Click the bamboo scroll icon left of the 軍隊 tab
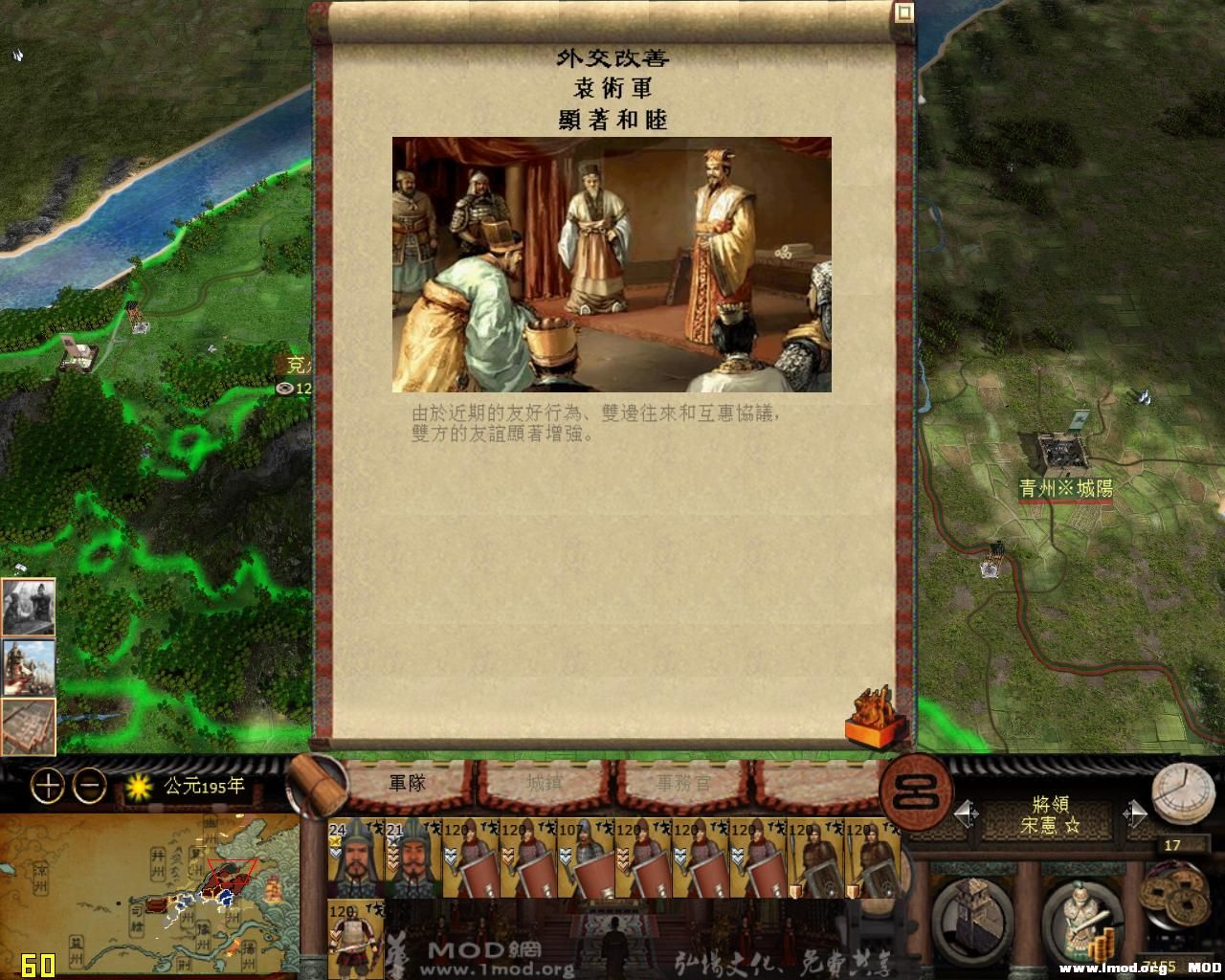The width and height of the screenshot is (1225, 980). pyautogui.click(x=316, y=785)
